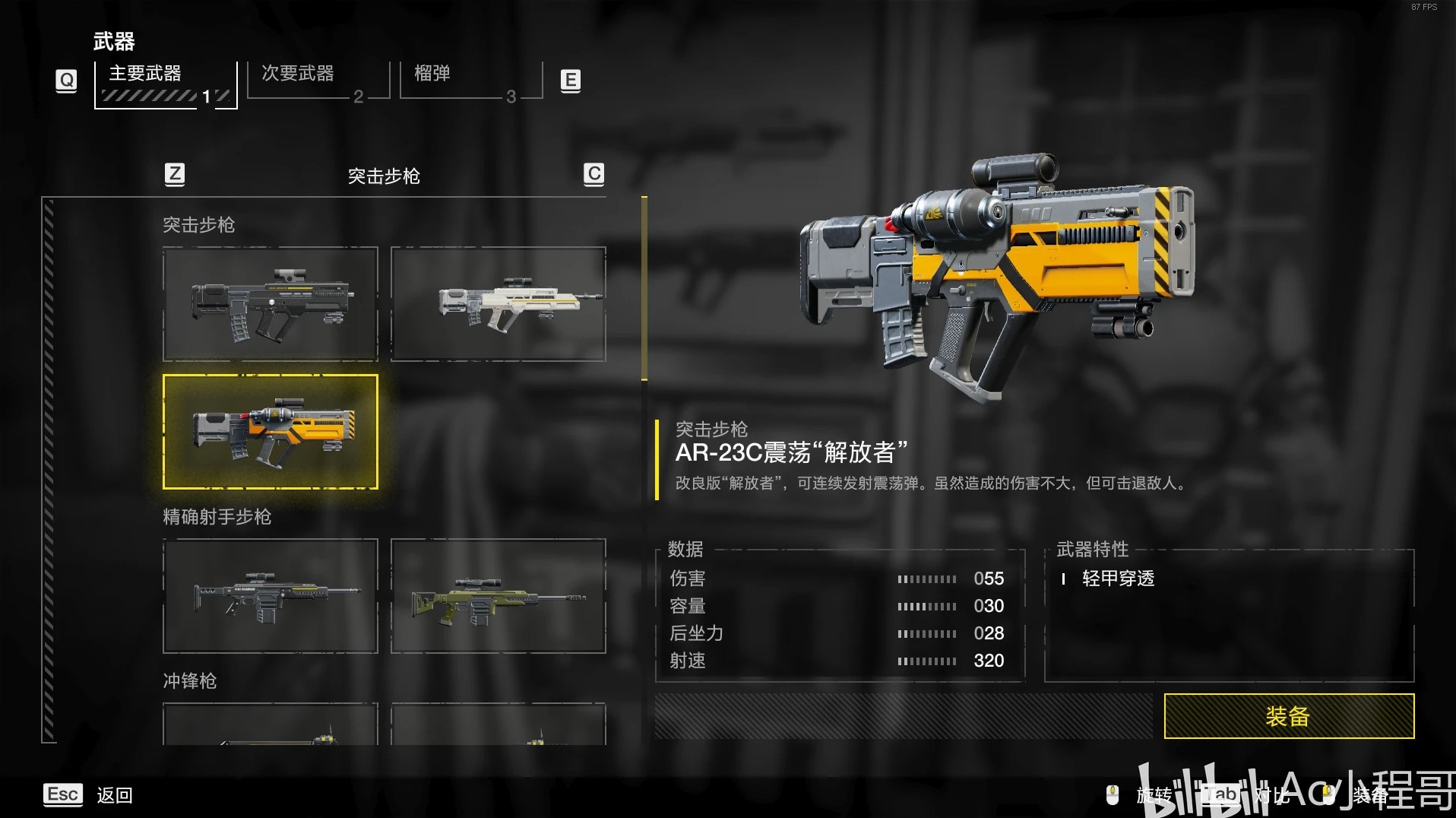Image resolution: width=1456 pixels, height=818 pixels.
Task: Click 返回 to go back
Action: (114, 795)
